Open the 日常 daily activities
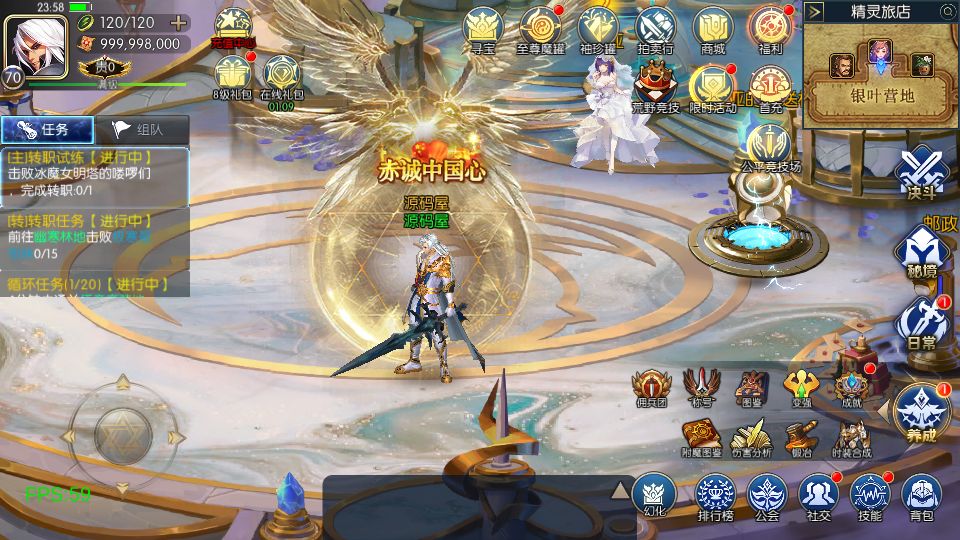This screenshot has width=960, height=540. coord(921,322)
